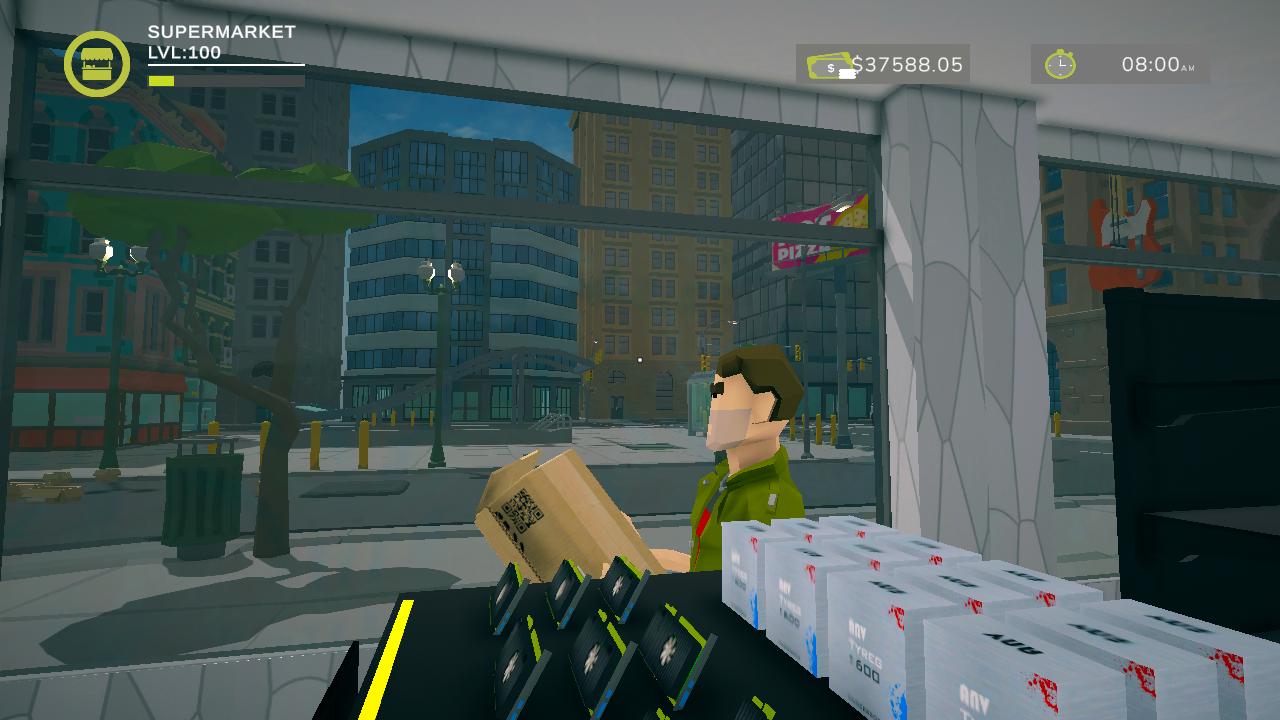Click the $37588.05 money display
Image resolution: width=1280 pixels, height=720 pixels.
905,64
